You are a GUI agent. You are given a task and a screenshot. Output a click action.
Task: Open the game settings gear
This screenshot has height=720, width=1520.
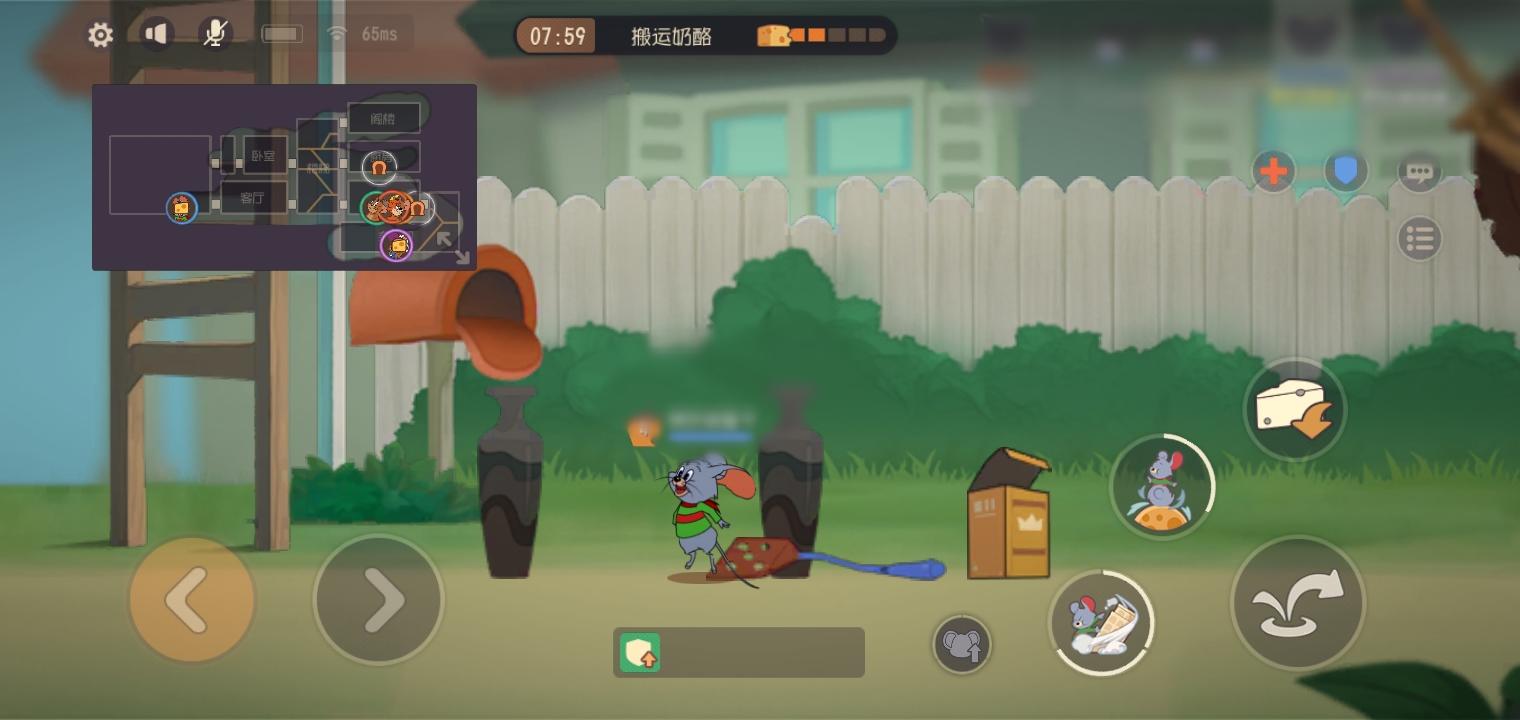(100, 34)
